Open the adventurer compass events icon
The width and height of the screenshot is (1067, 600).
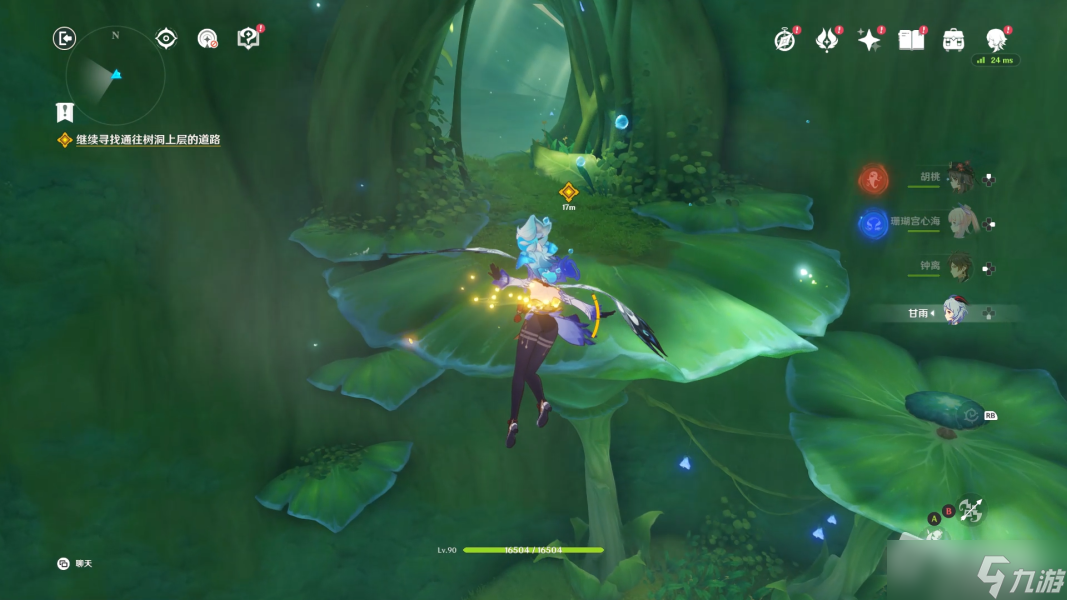click(785, 40)
